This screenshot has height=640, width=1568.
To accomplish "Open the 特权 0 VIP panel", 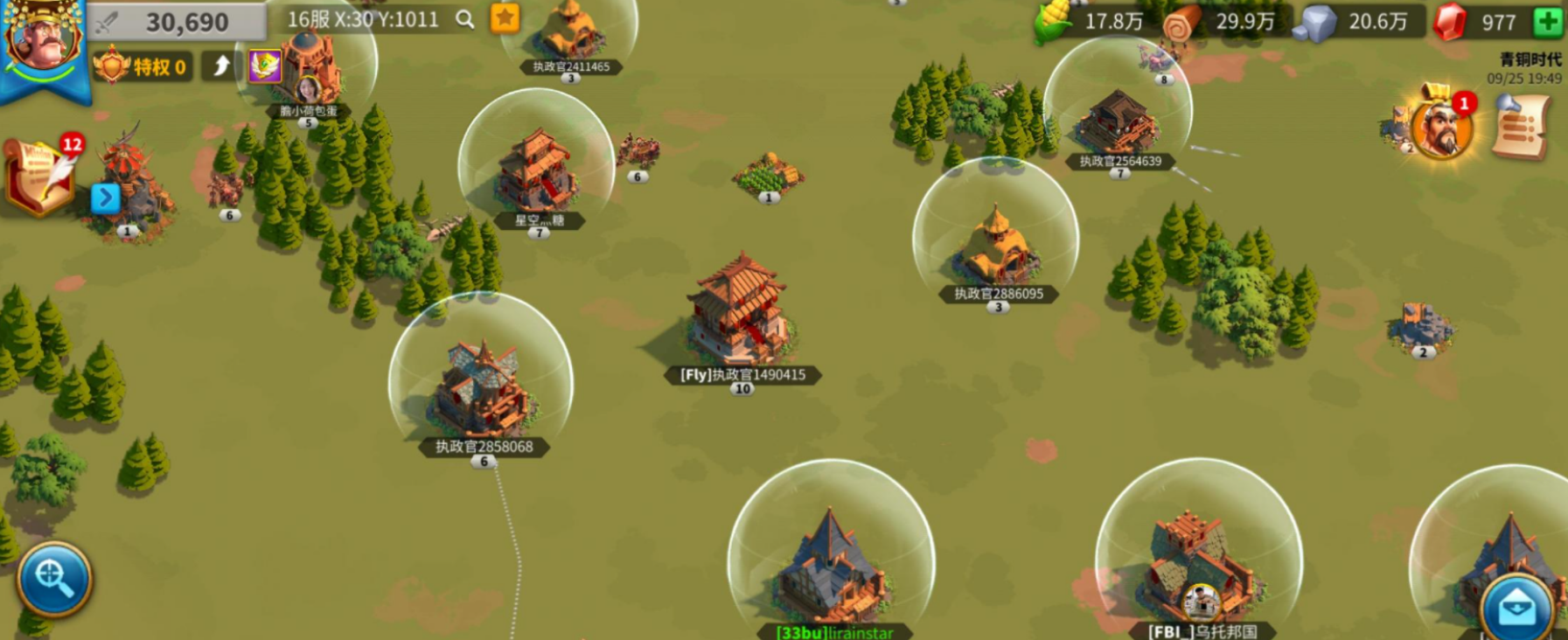I will point(144,66).
